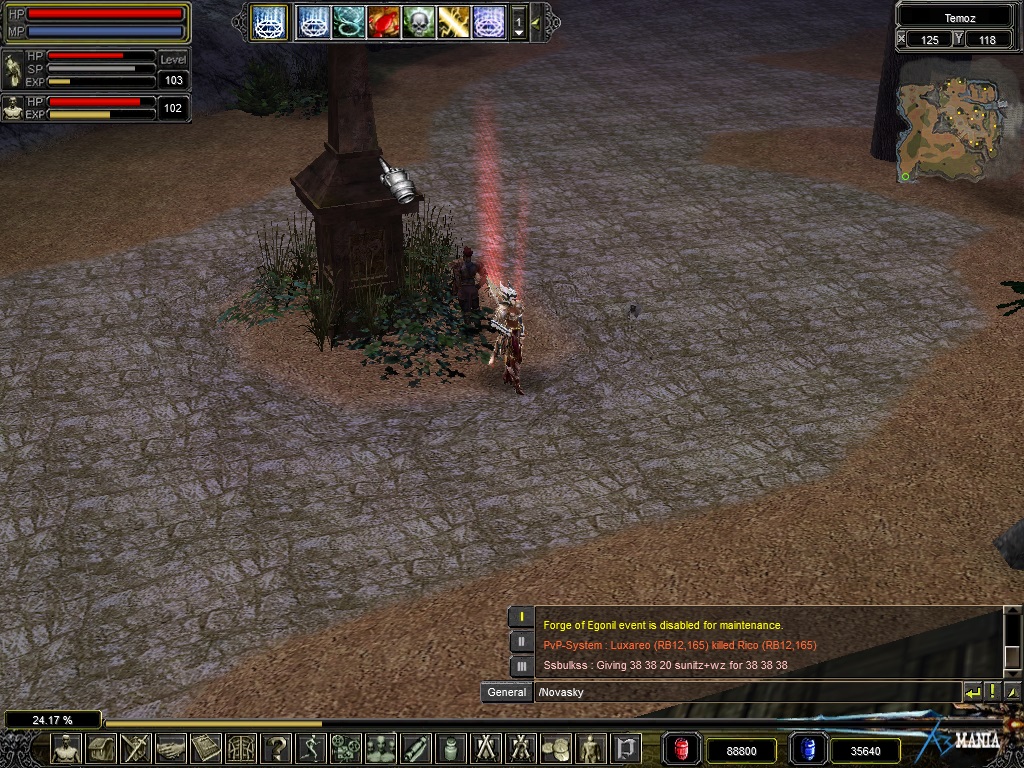This screenshot has width=1024, height=768.
Task: Collapse the skill bar with green arrow
Action: (537, 21)
